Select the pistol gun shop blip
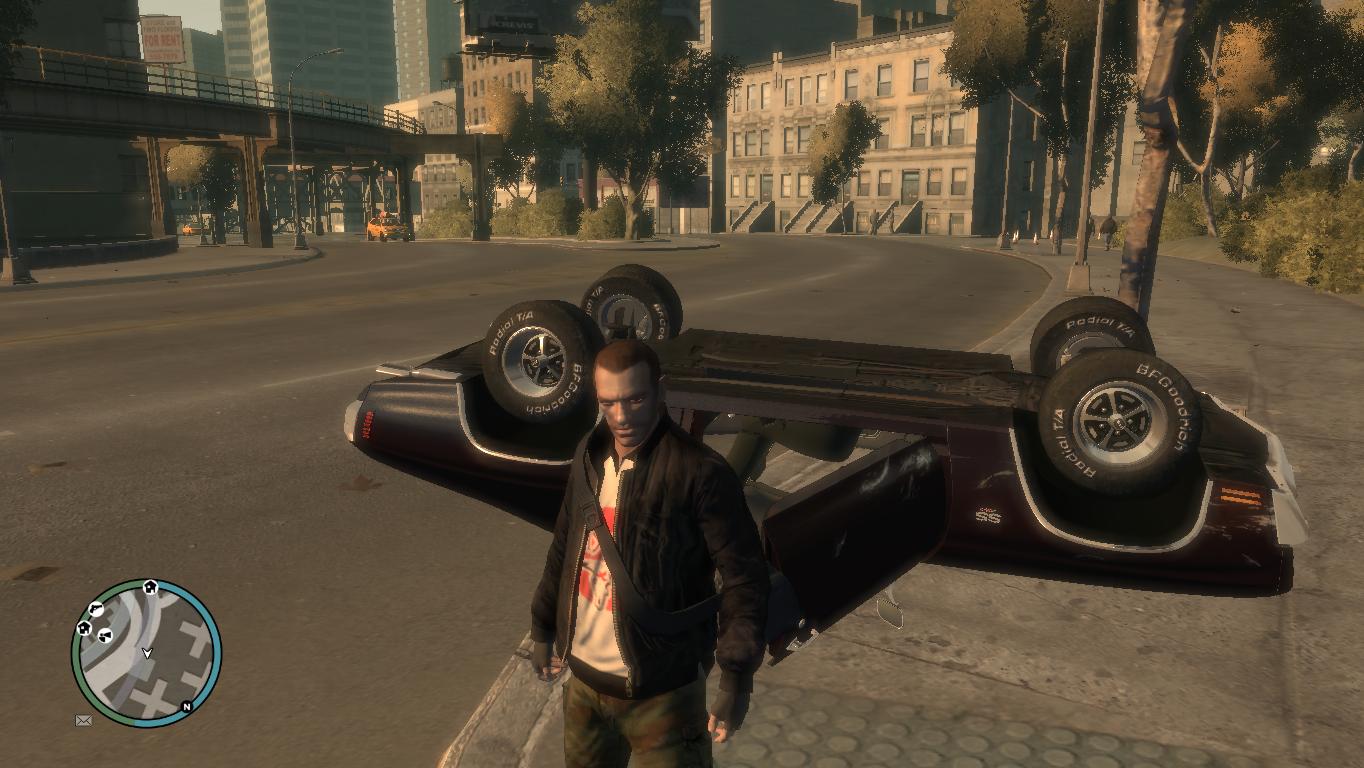The image size is (1364, 768). click(x=96, y=608)
